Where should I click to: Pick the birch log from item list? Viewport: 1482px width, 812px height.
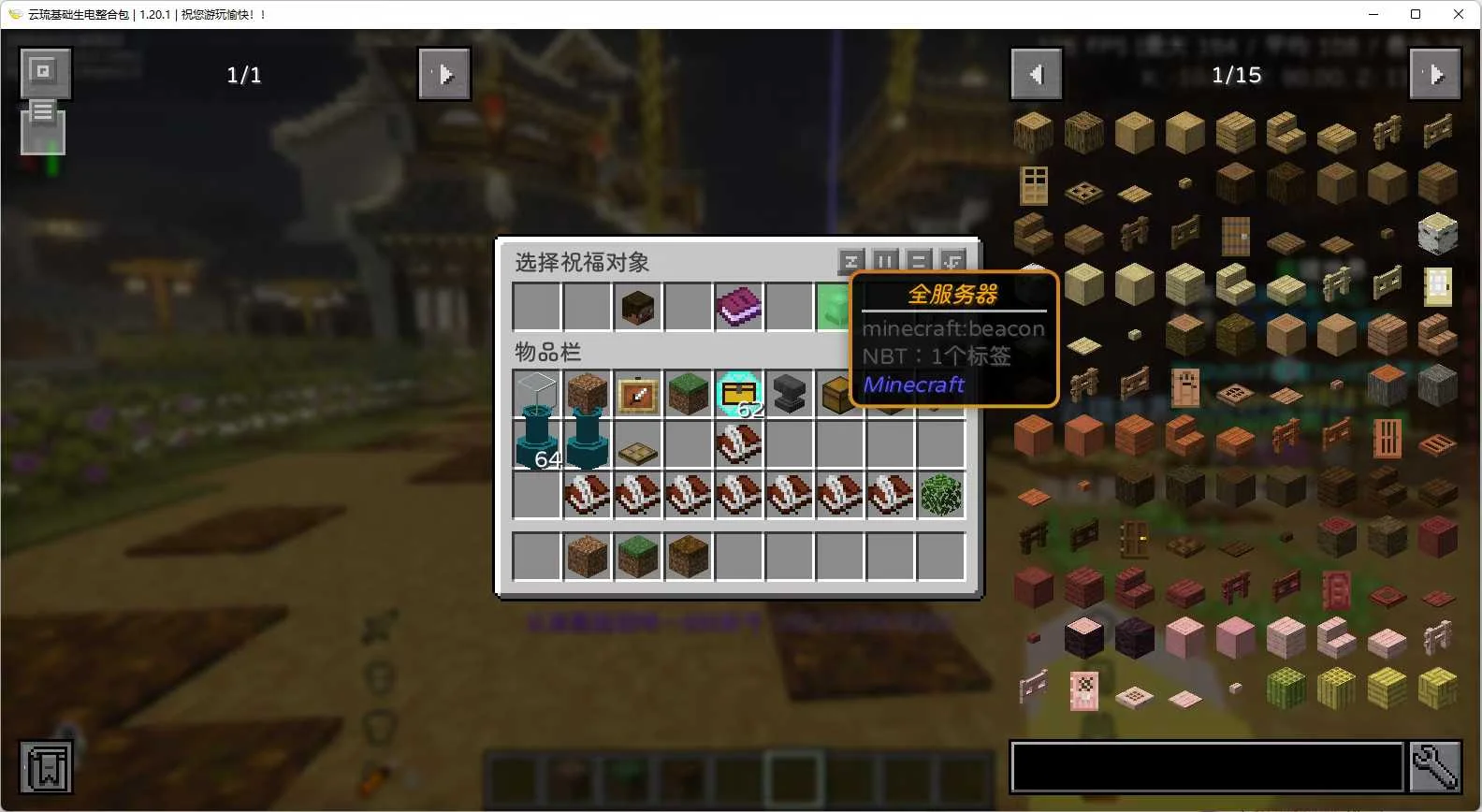[1437, 234]
